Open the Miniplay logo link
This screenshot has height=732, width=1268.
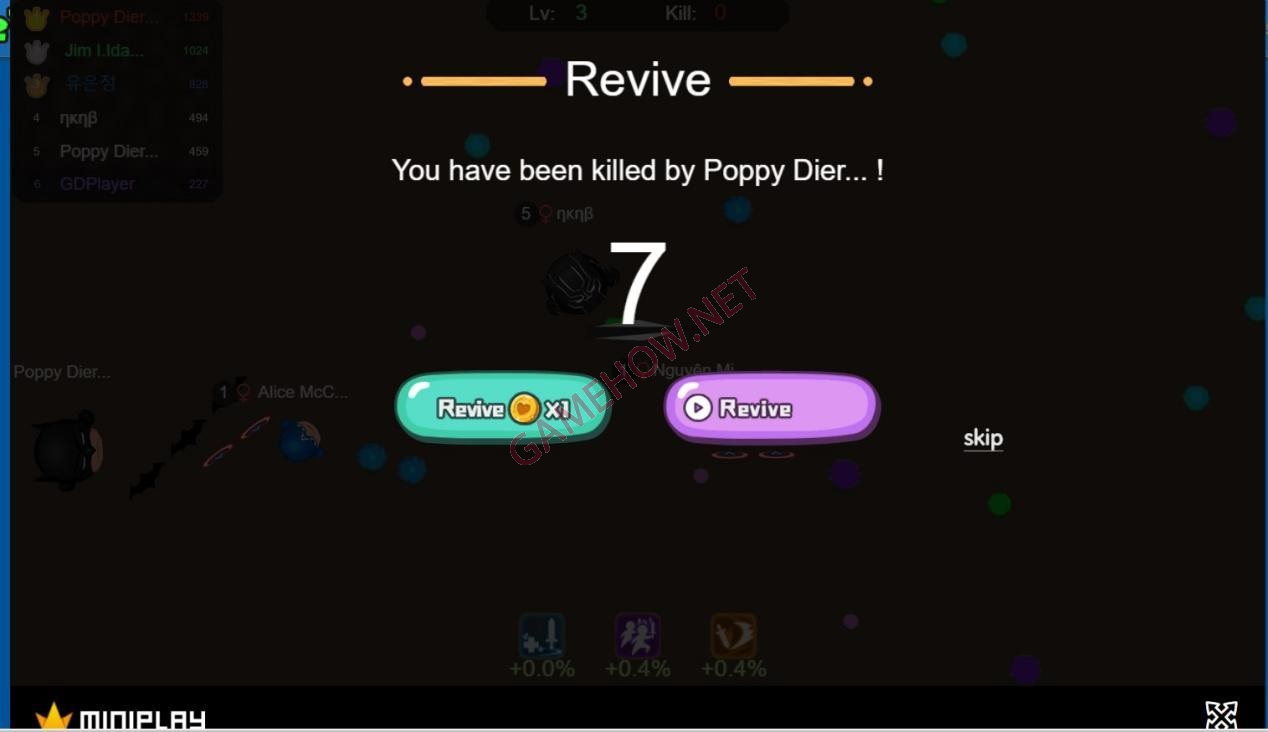click(x=122, y=717)
